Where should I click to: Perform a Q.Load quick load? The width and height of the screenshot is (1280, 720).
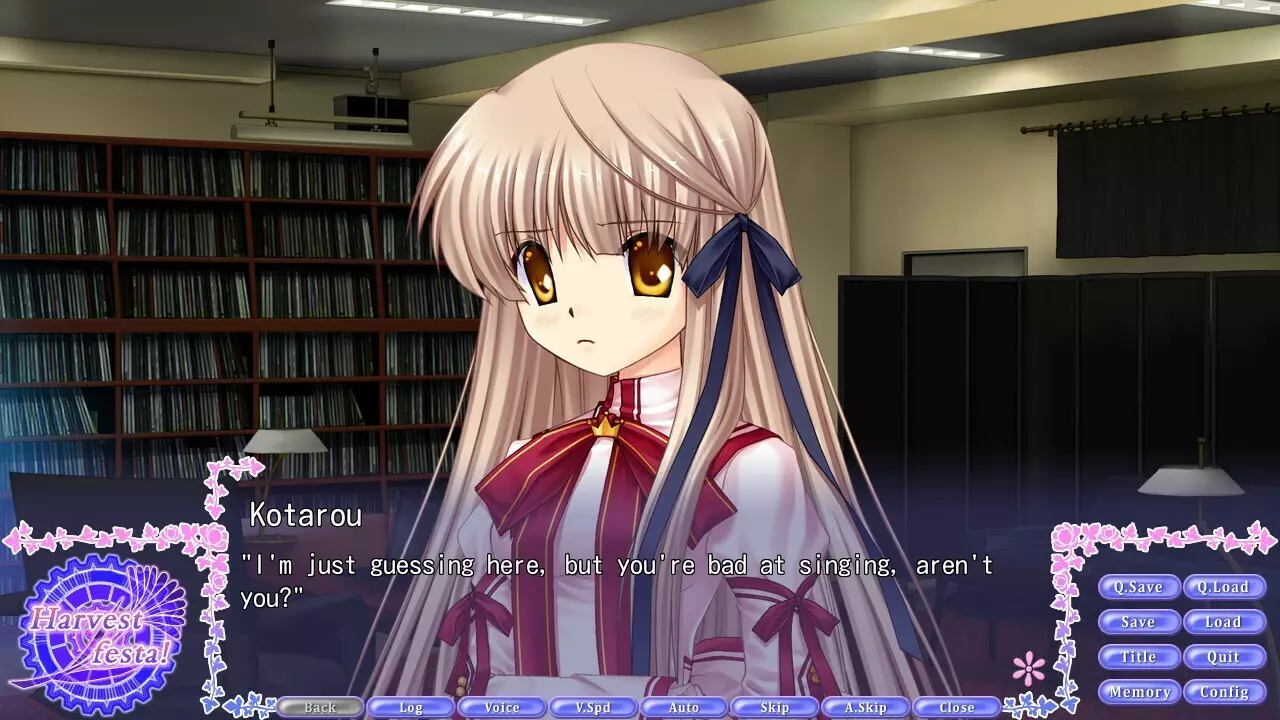1224,587
